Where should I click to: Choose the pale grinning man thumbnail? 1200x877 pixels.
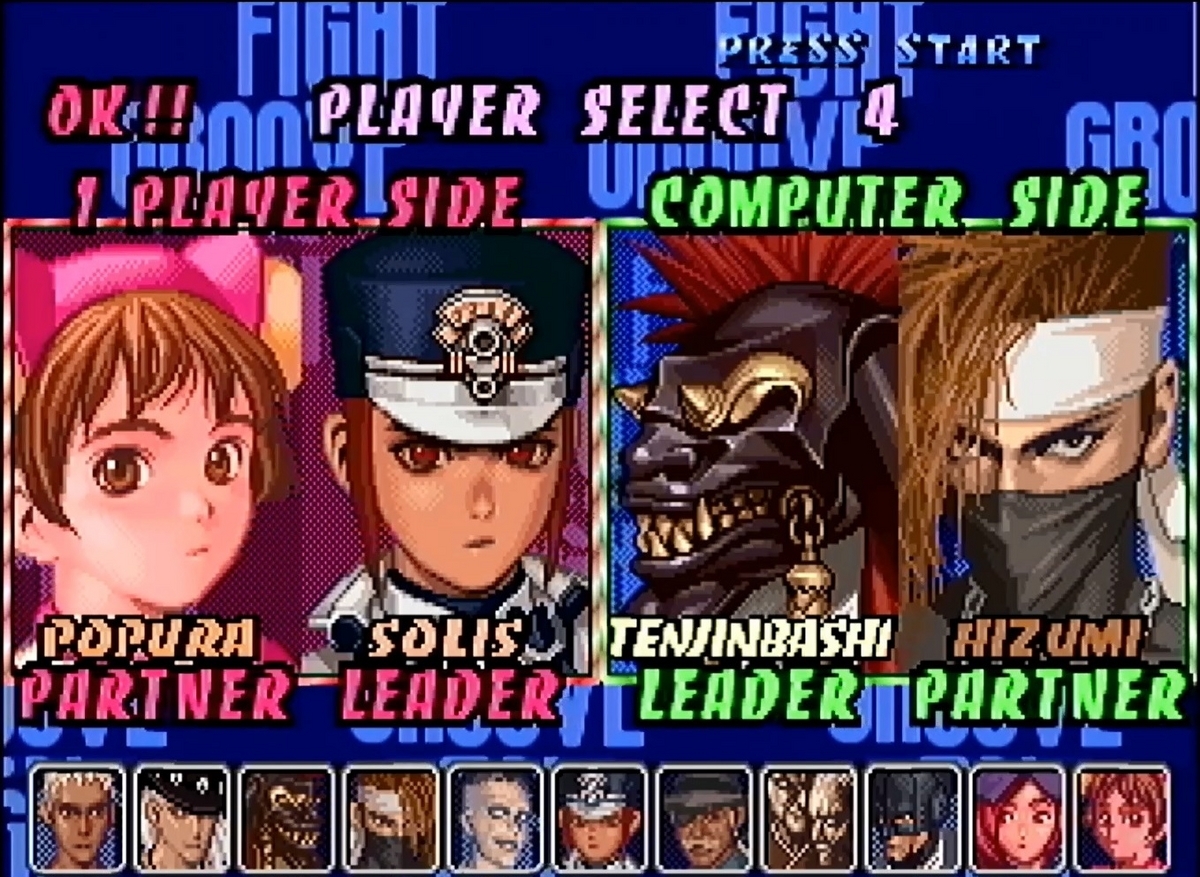click(495, 817)
